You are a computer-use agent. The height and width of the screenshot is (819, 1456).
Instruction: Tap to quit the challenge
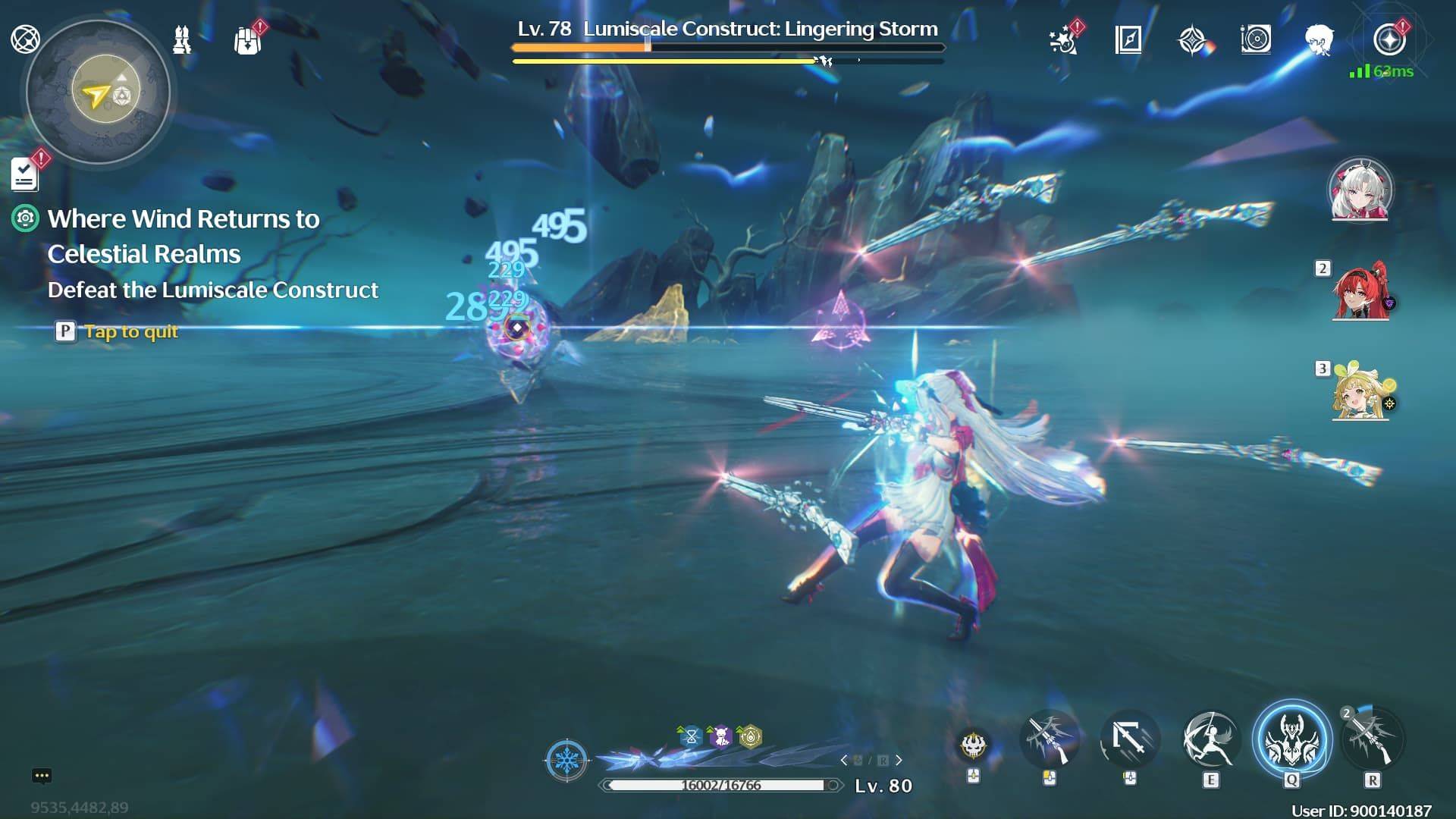[x=133, y=331]
